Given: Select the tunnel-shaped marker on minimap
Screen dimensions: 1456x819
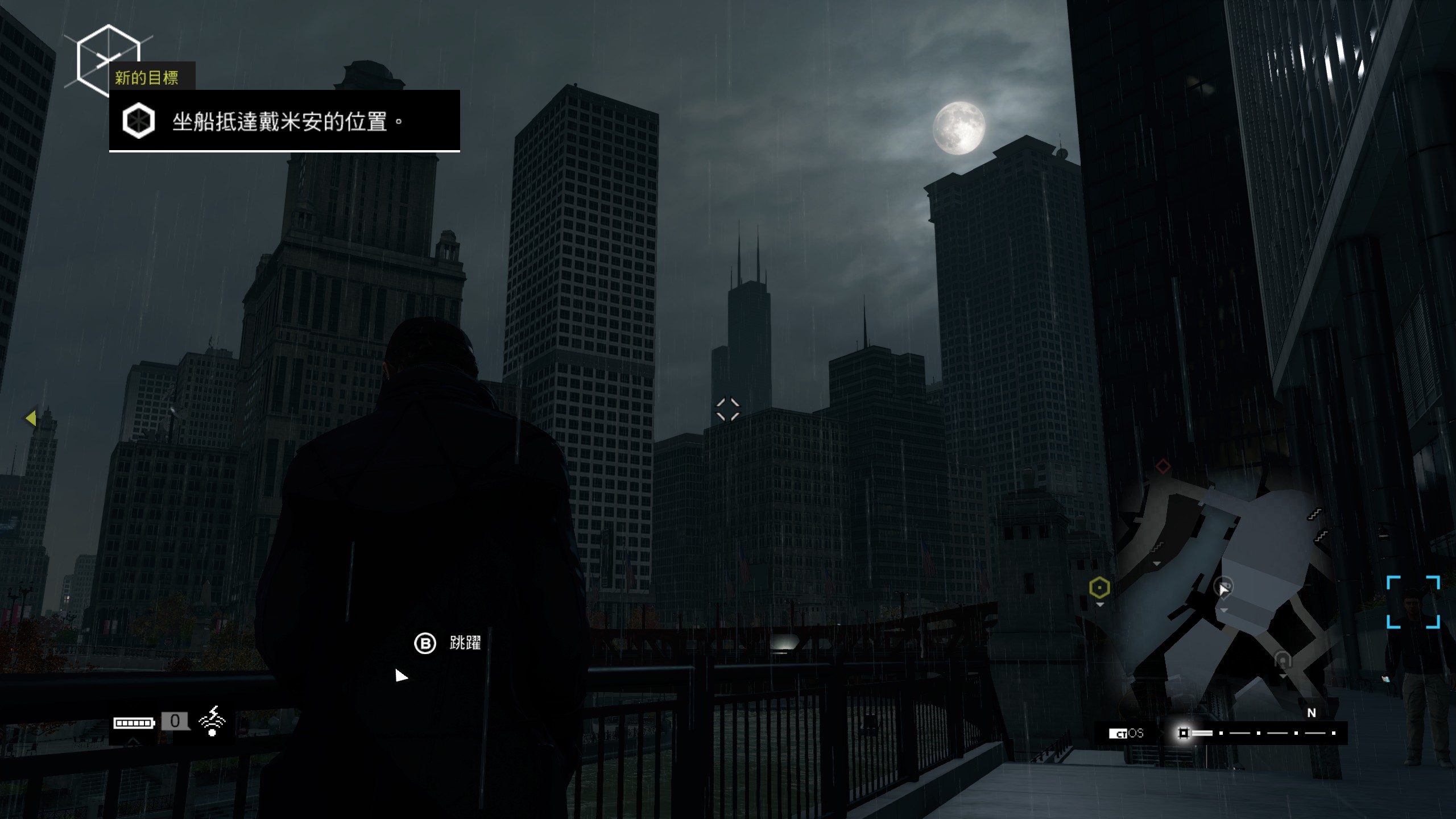Looking at the screenshot, I should 1283,660.
